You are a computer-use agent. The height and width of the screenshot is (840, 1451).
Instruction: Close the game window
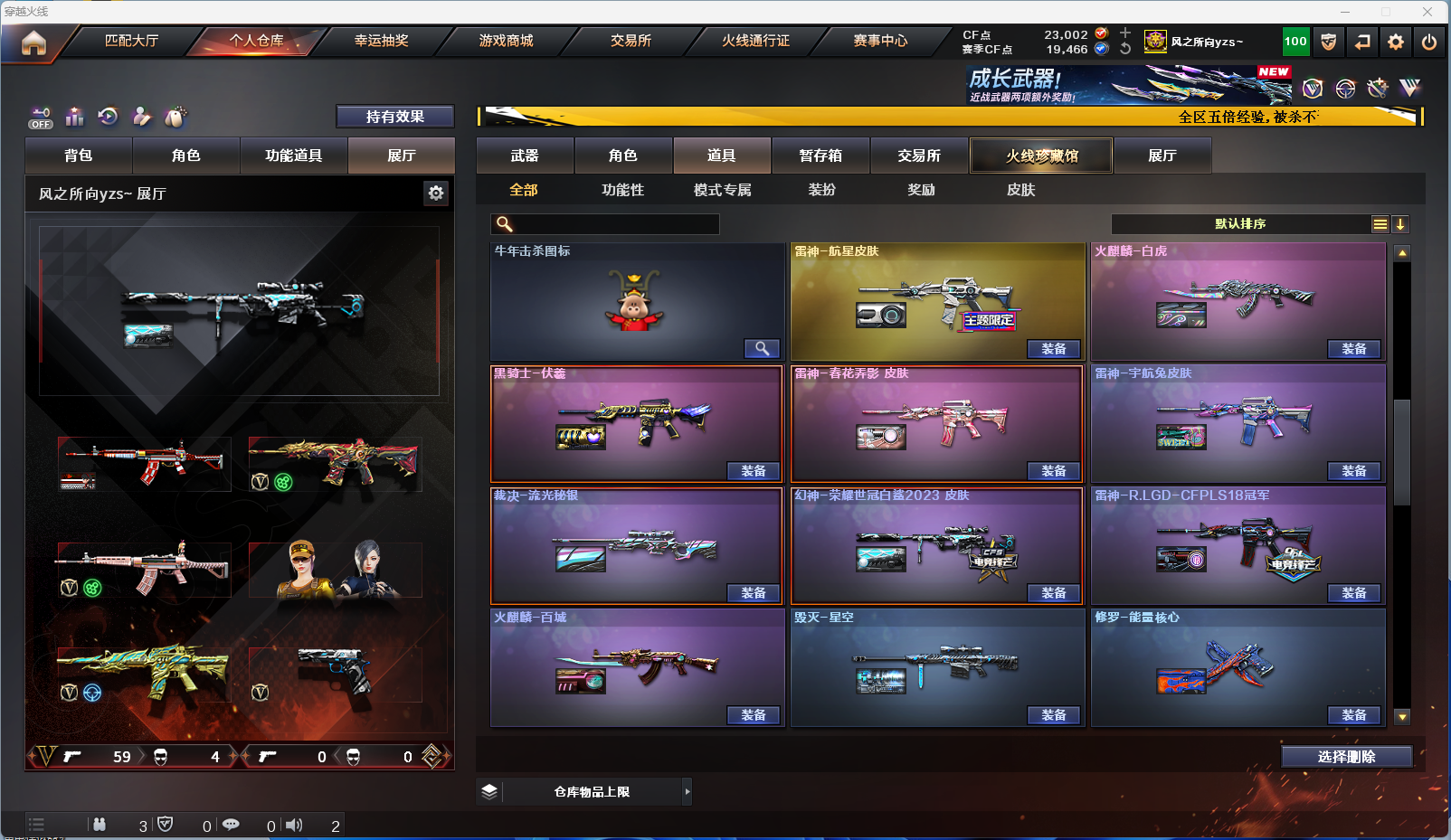1427,12
